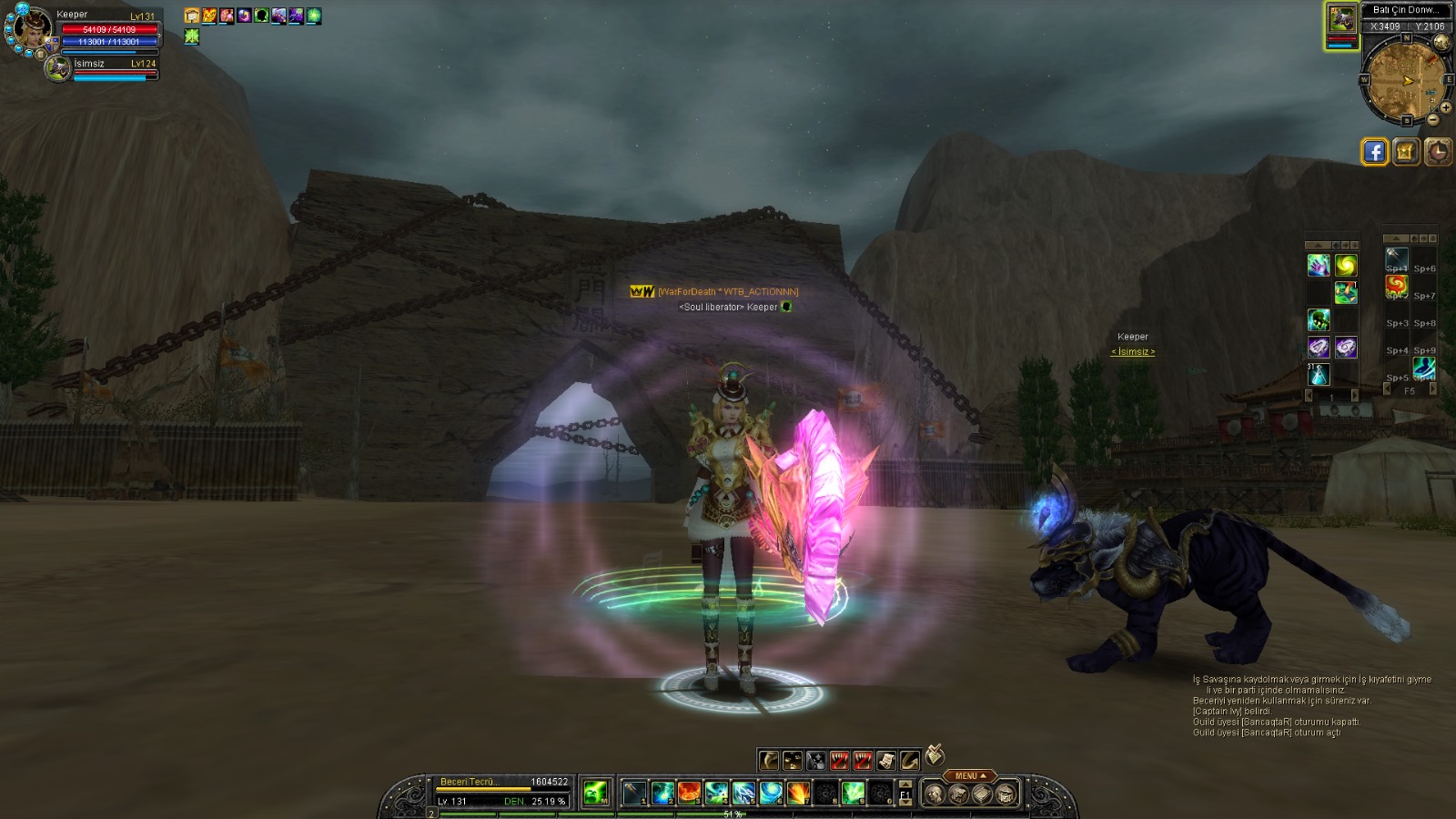Click the Facebook button

coord(1374,152)
